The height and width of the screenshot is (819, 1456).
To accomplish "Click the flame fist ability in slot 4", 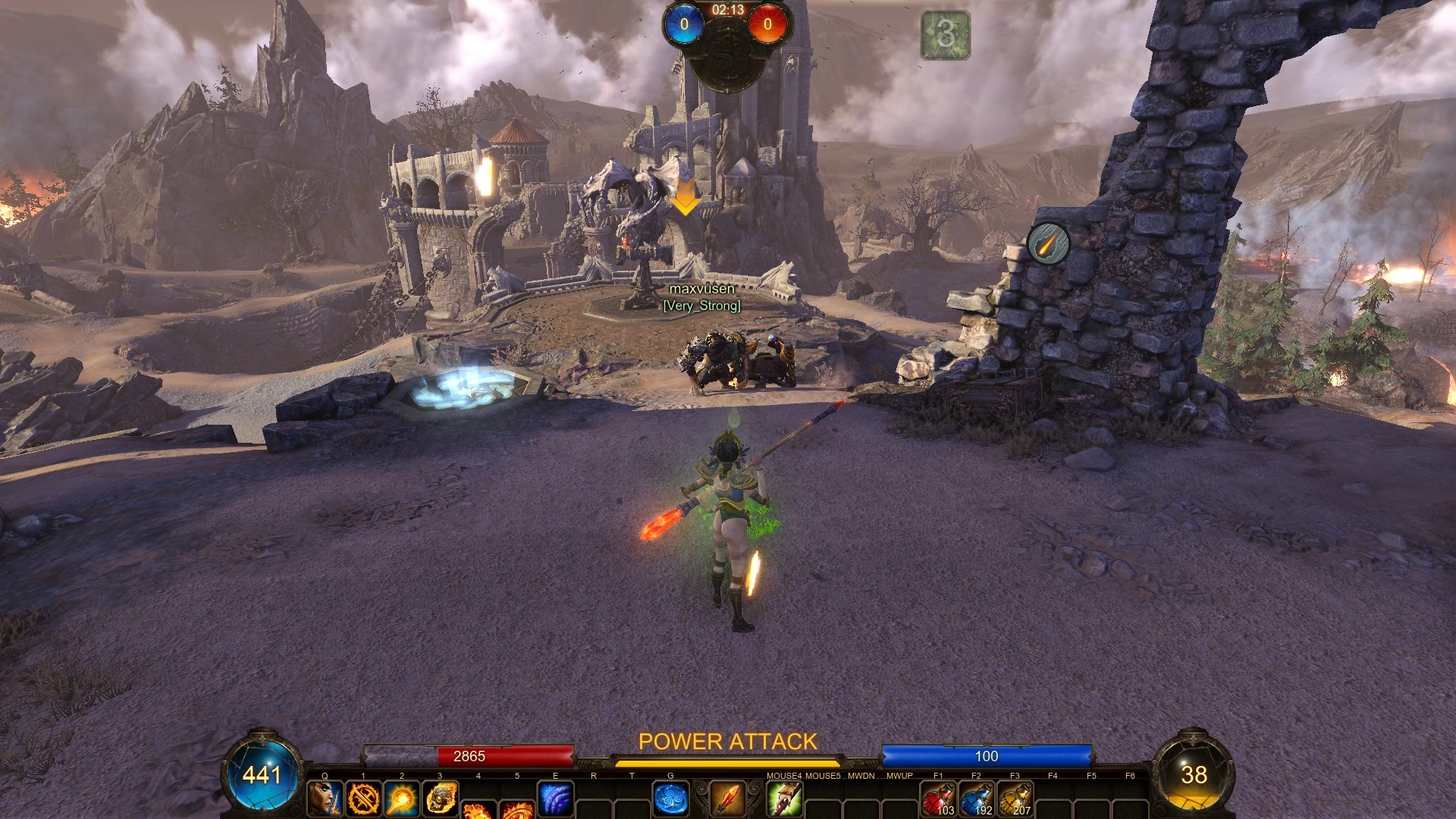I will (x=479, y=810).
